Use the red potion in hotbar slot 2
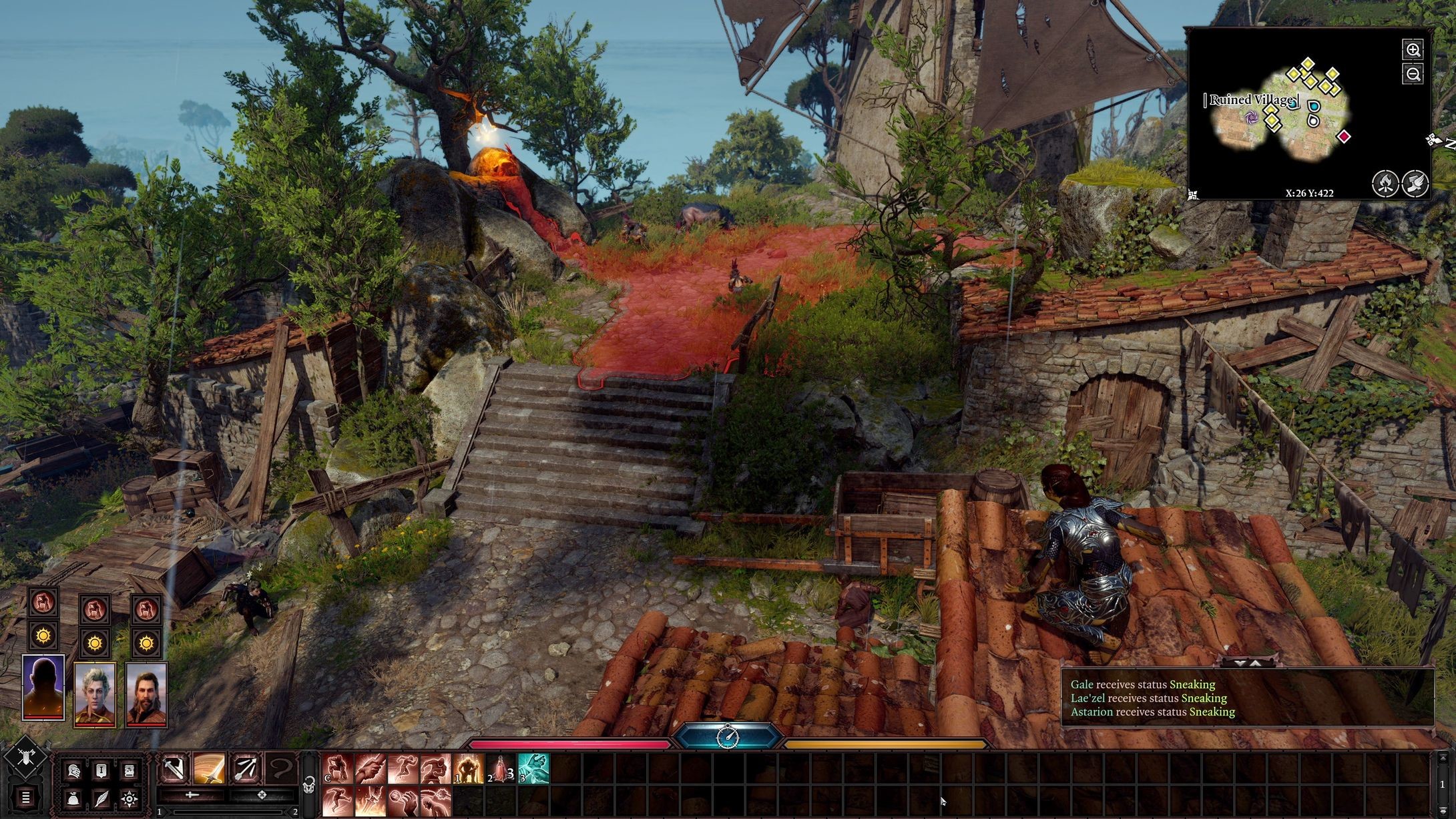The height and width of the screenshot is (819, 1456). pyautogui.click(x=501, y=769)
